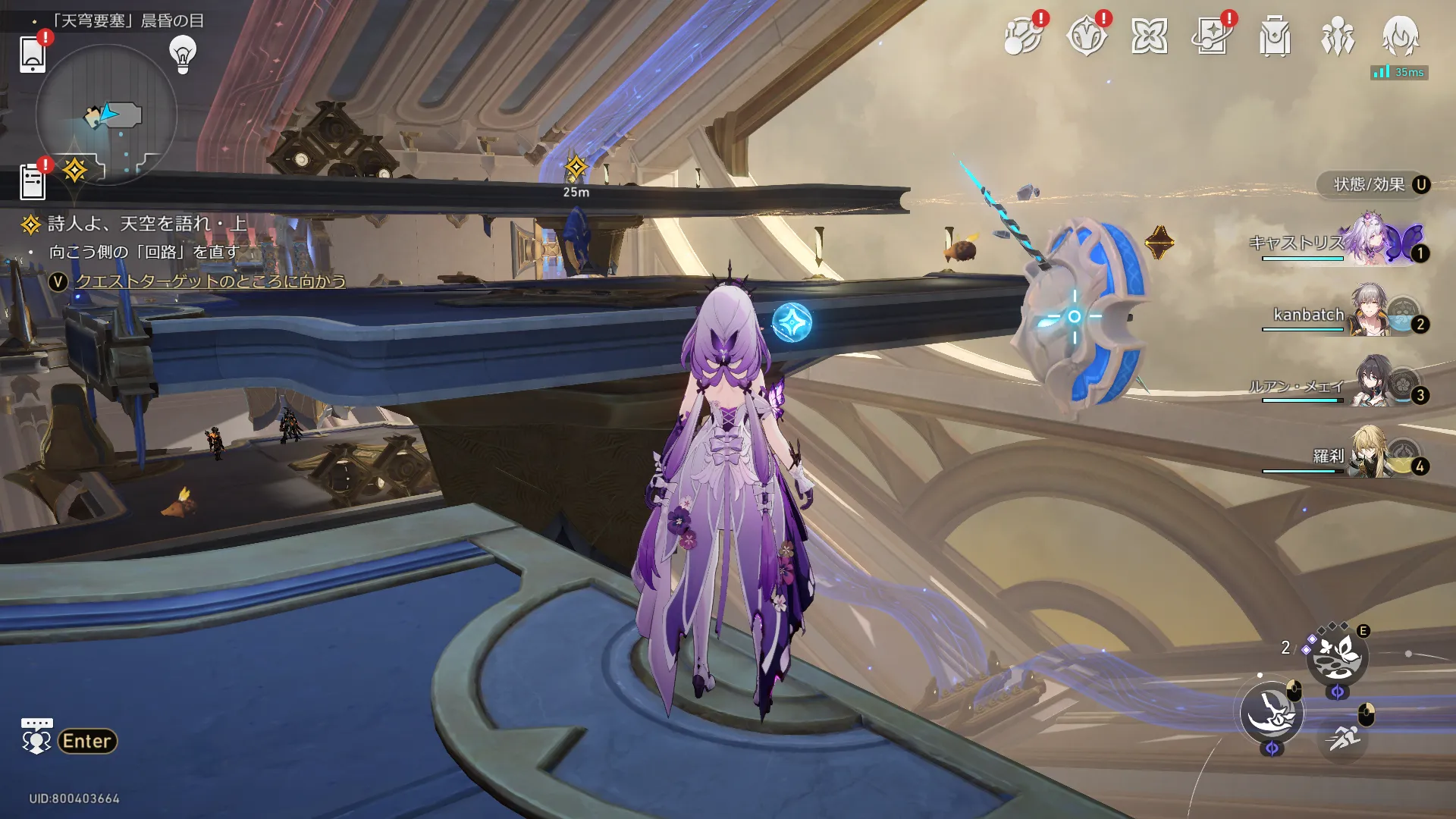Use the basic attack scythe icon
The image size is (1456, 819).
click(1272, 712)
